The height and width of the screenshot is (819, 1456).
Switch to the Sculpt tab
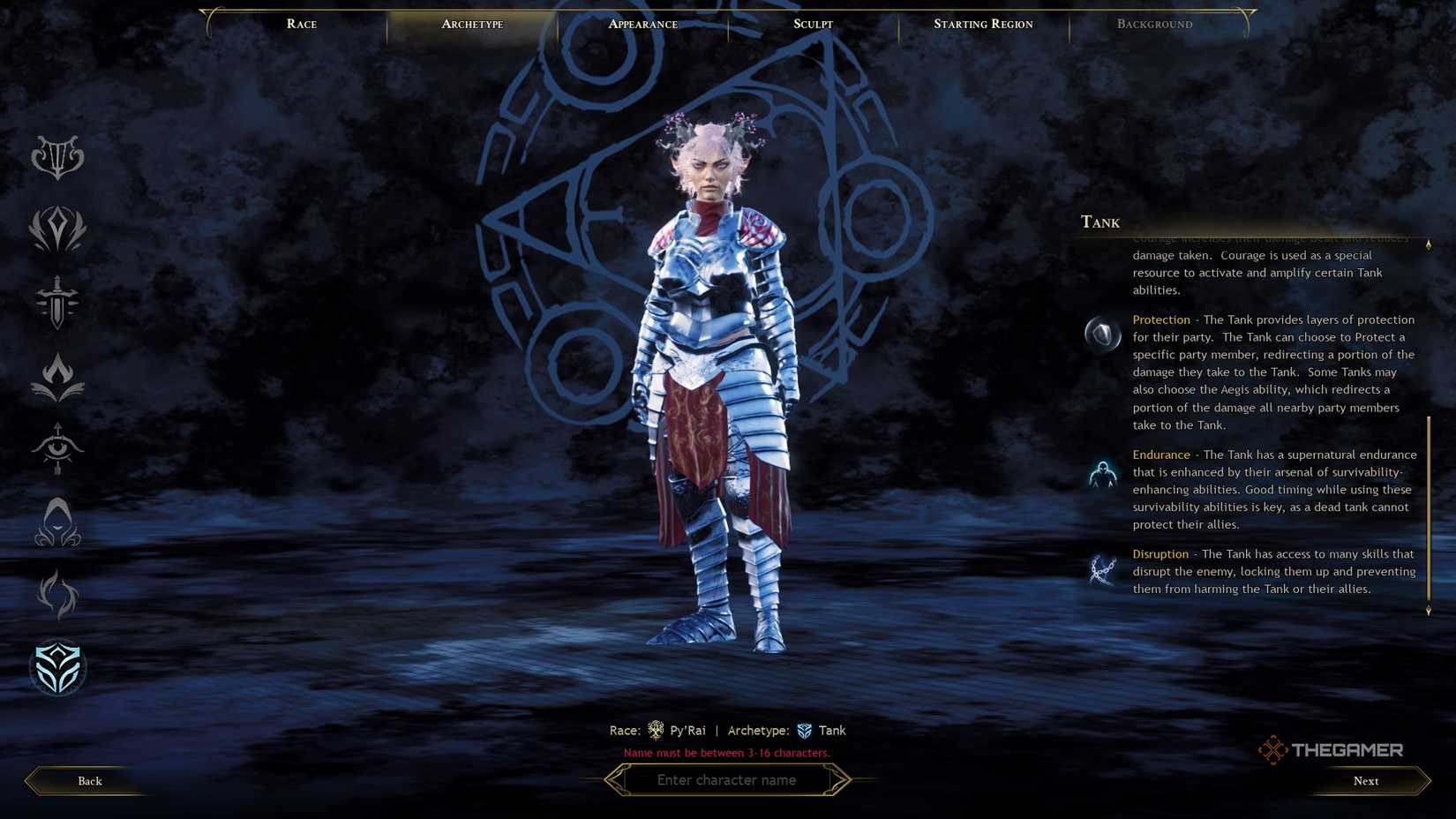(811, 24)
